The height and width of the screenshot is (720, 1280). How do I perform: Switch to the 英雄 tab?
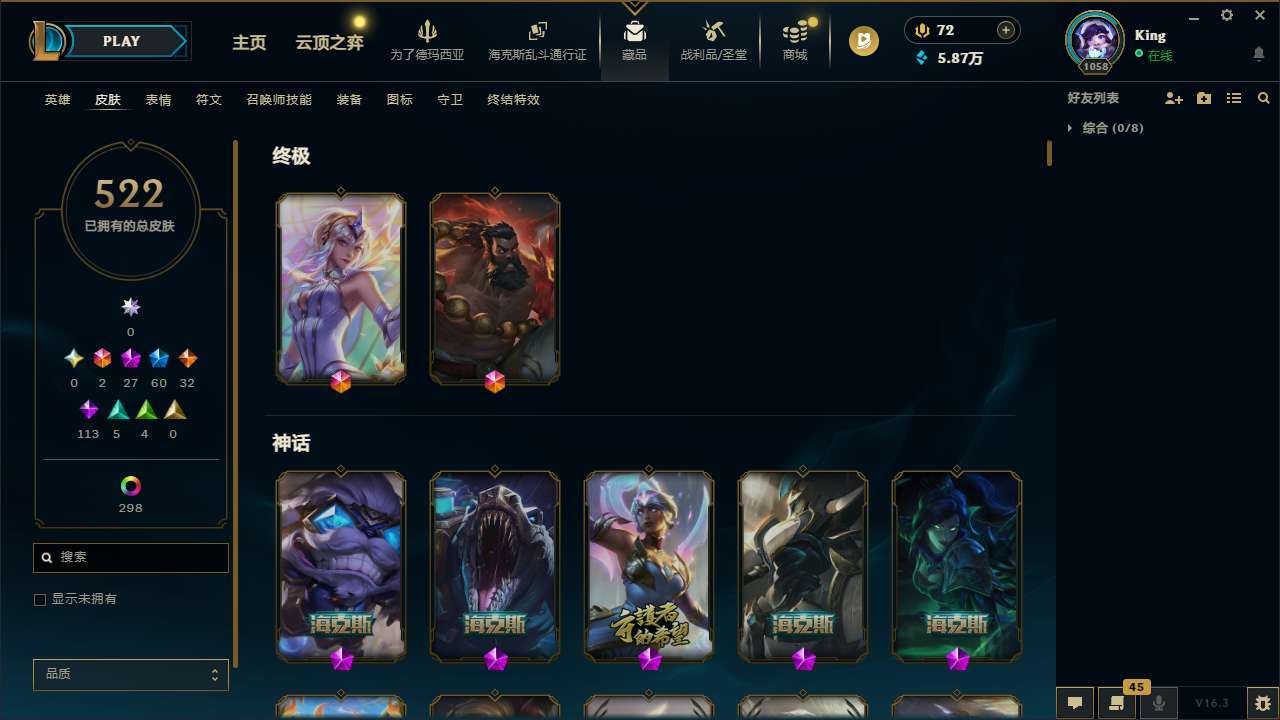click(x=57, y=100)
